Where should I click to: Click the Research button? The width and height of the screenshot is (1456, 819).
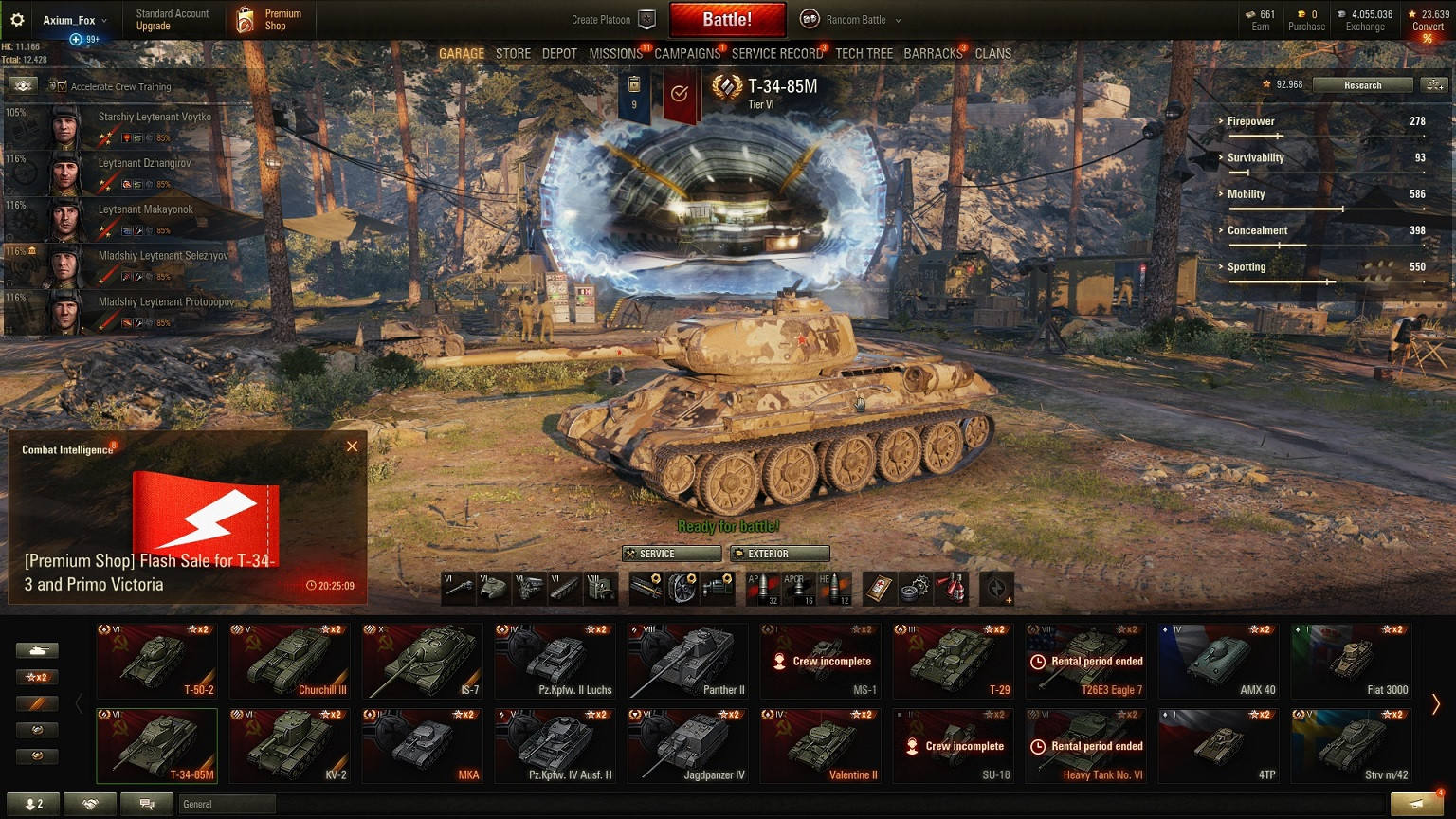[x=1362, y=85]
